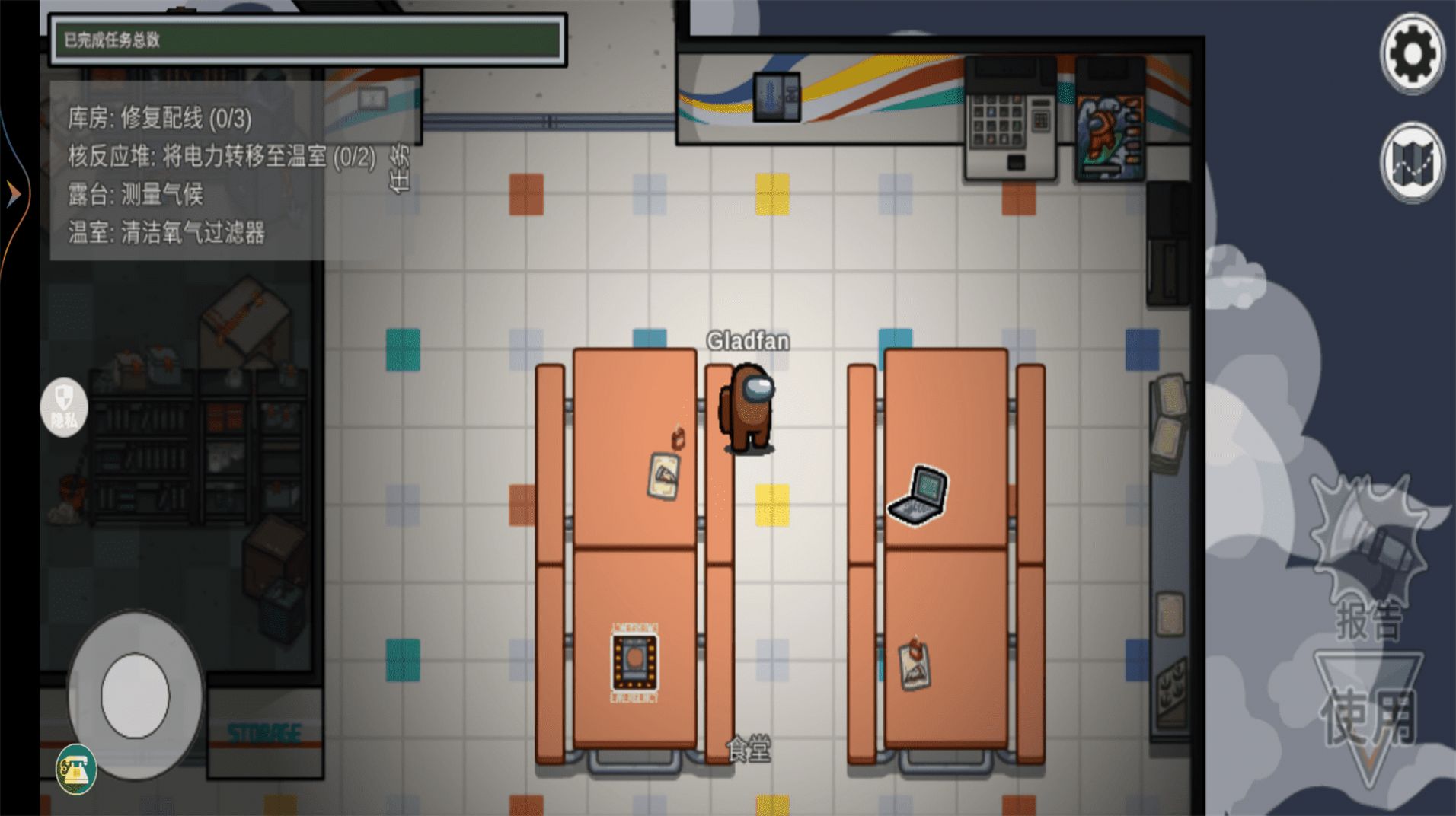Toggle the 隐私 privacy shield
The width and height of the screenshot is (1456, 816).
point(63,407)
